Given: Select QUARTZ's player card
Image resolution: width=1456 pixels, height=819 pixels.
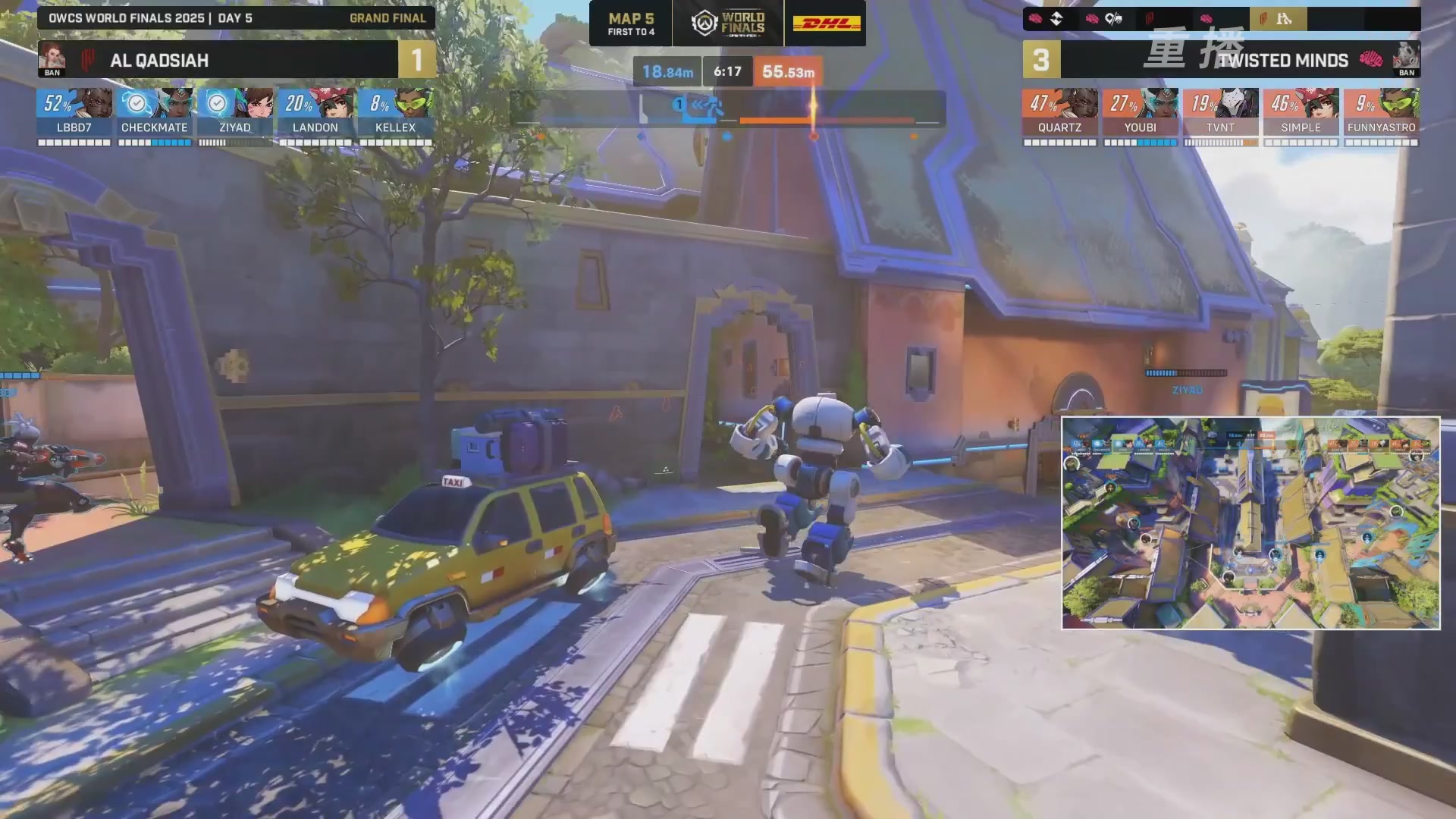Looking at the screenshot, I should click(x=1059, y=115).
